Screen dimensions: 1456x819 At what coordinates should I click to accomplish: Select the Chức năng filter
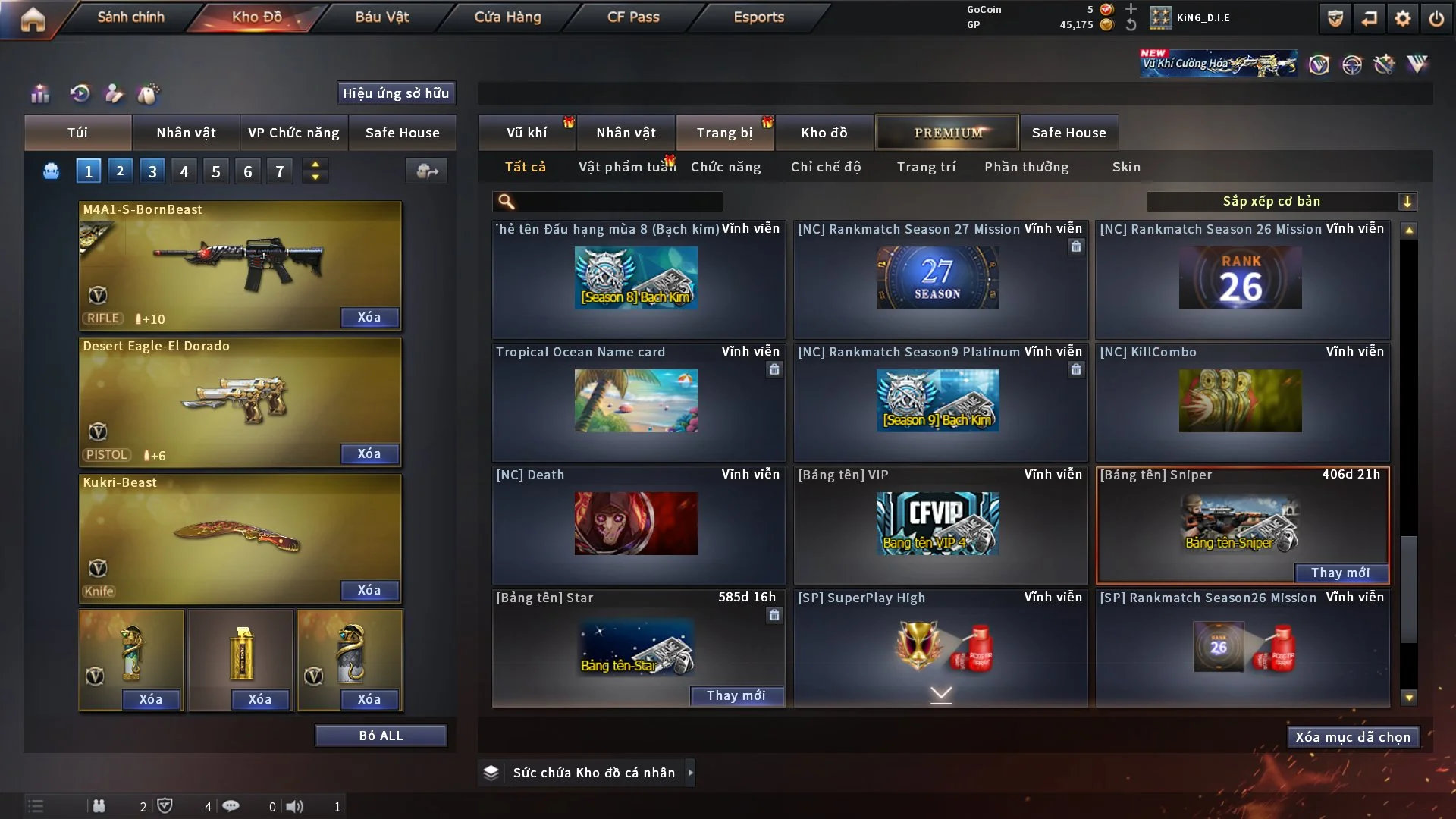[726, 167]
